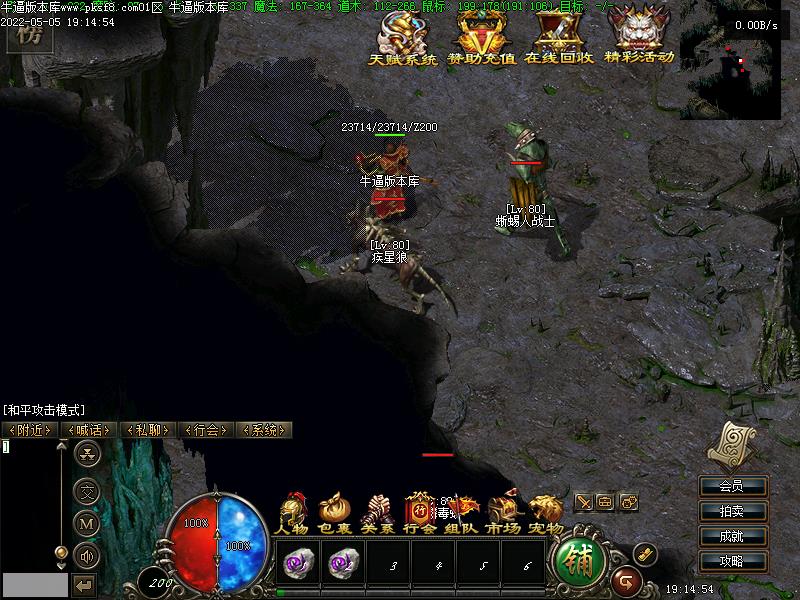The height and width of the screenshot is (600, 800).
Task: Open the 精彩活动 events icon
Action: point(640,38)
